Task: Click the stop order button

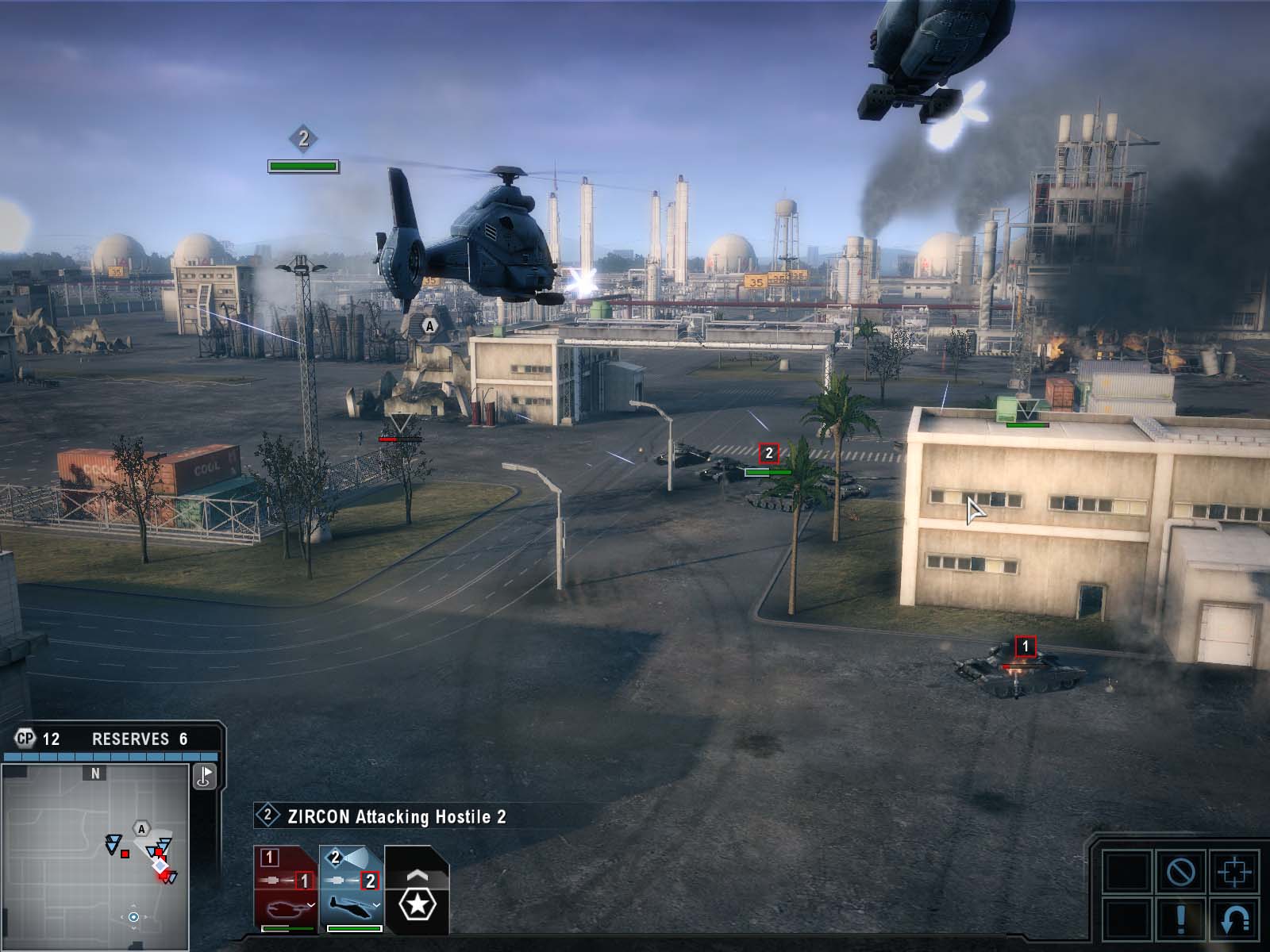Action: click(x=1180, y=873)
